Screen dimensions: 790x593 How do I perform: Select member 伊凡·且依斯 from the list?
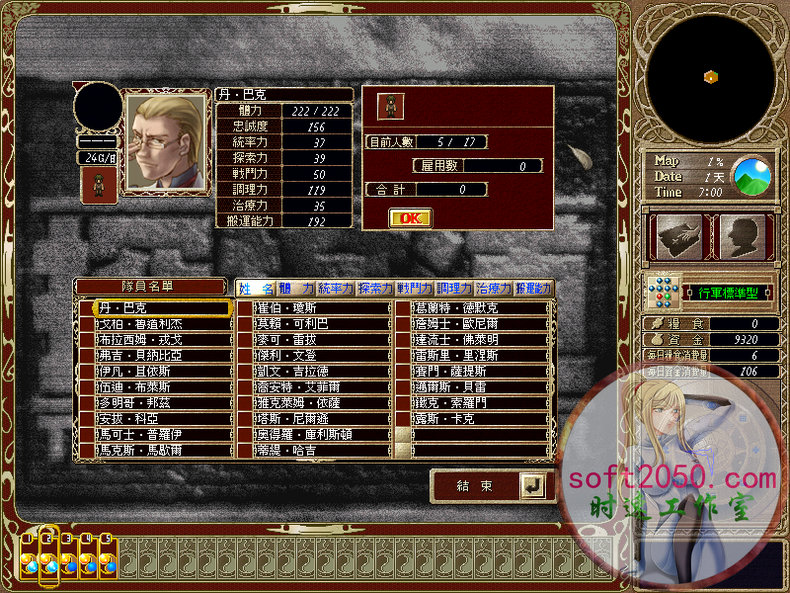(160, 371)
